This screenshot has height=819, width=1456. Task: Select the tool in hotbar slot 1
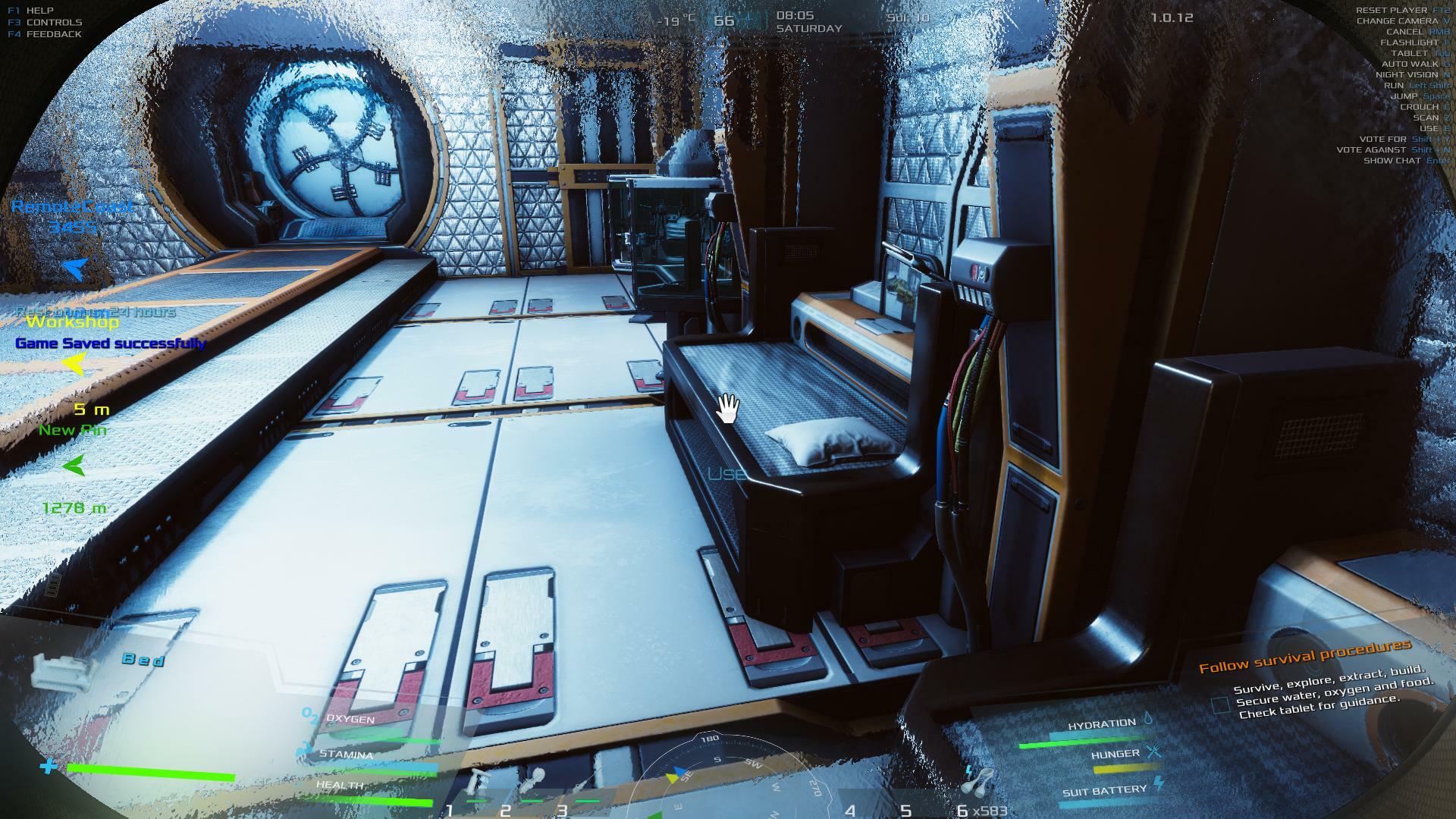[x=480, y=783]
